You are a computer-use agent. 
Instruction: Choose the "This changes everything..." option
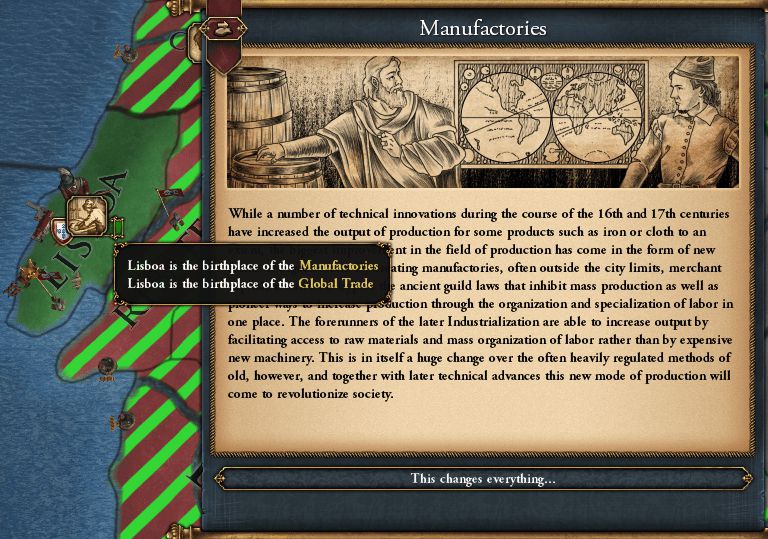coord(483,478)
